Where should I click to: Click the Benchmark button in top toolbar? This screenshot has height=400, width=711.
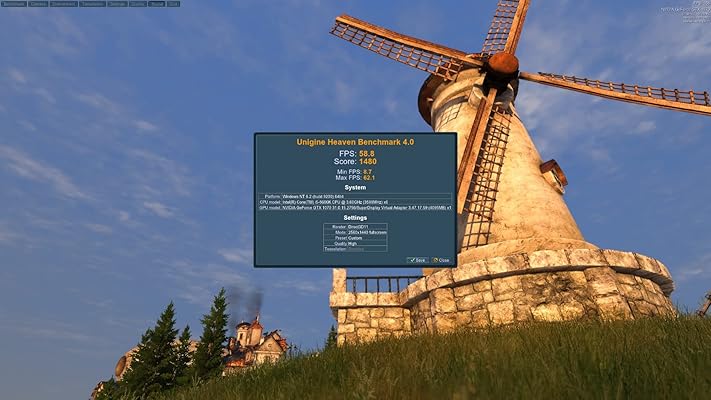[14, 4]
